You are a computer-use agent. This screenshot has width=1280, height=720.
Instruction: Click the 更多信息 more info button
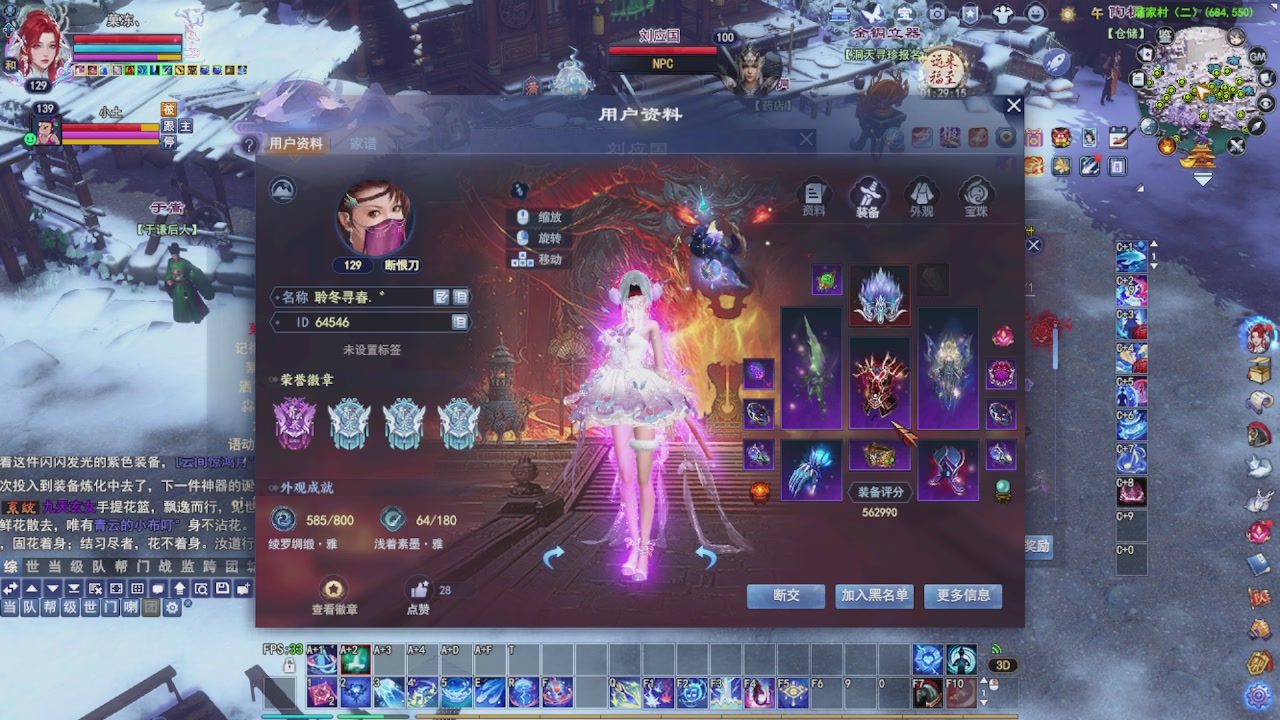[962, 596]
